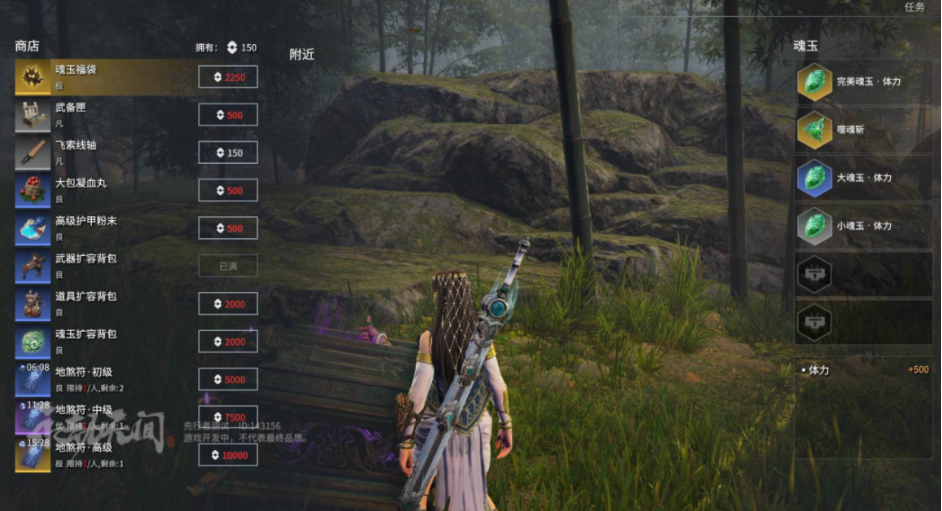Buy 魂玉福袋 for 2250

tap(228, 78)
